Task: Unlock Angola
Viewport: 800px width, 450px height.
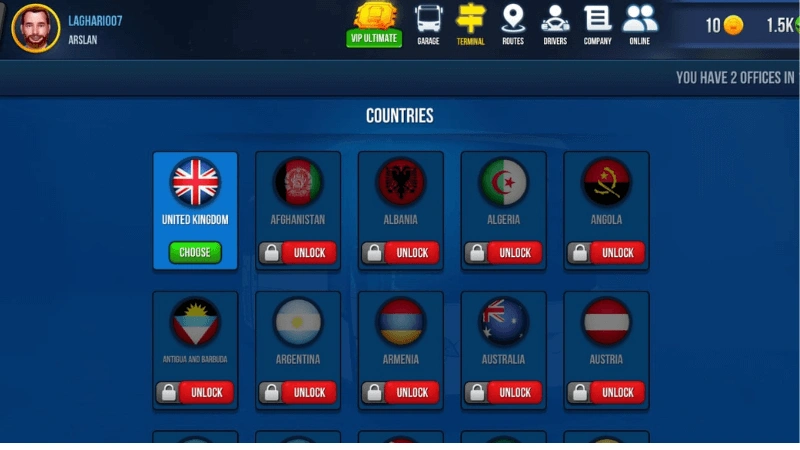Action: pyautogui.click(x=617, y=253)
